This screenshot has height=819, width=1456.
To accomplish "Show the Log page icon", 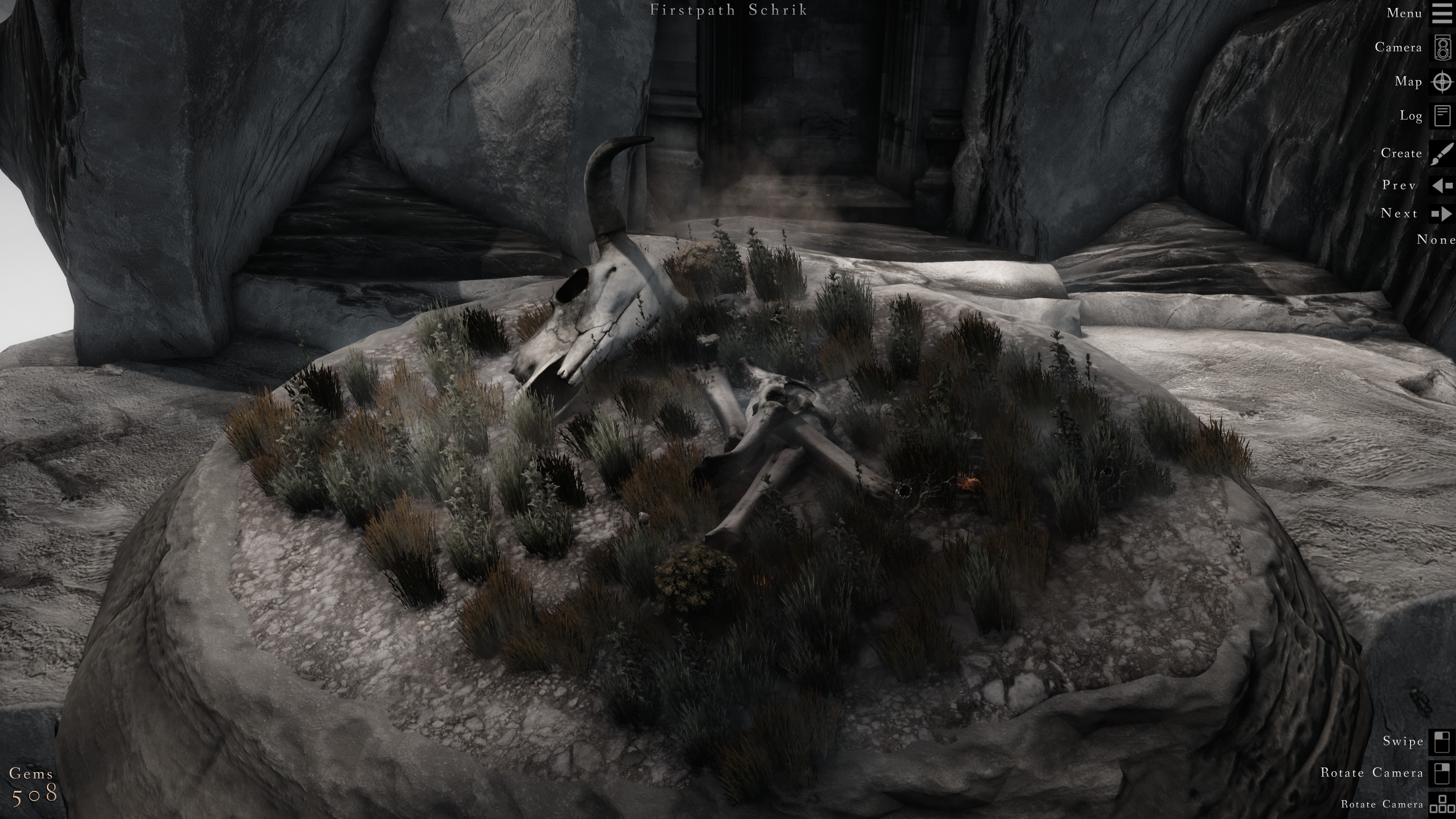I will pos(1442,116).
